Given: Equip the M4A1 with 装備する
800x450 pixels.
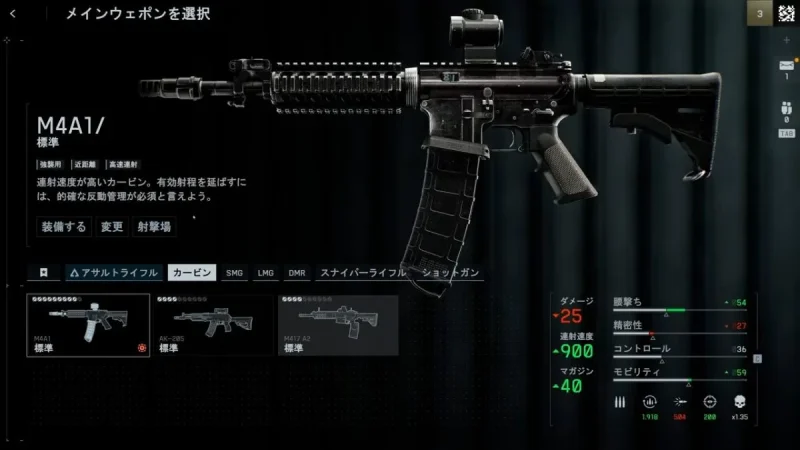Looking at the screenshot, I should 64,226.
